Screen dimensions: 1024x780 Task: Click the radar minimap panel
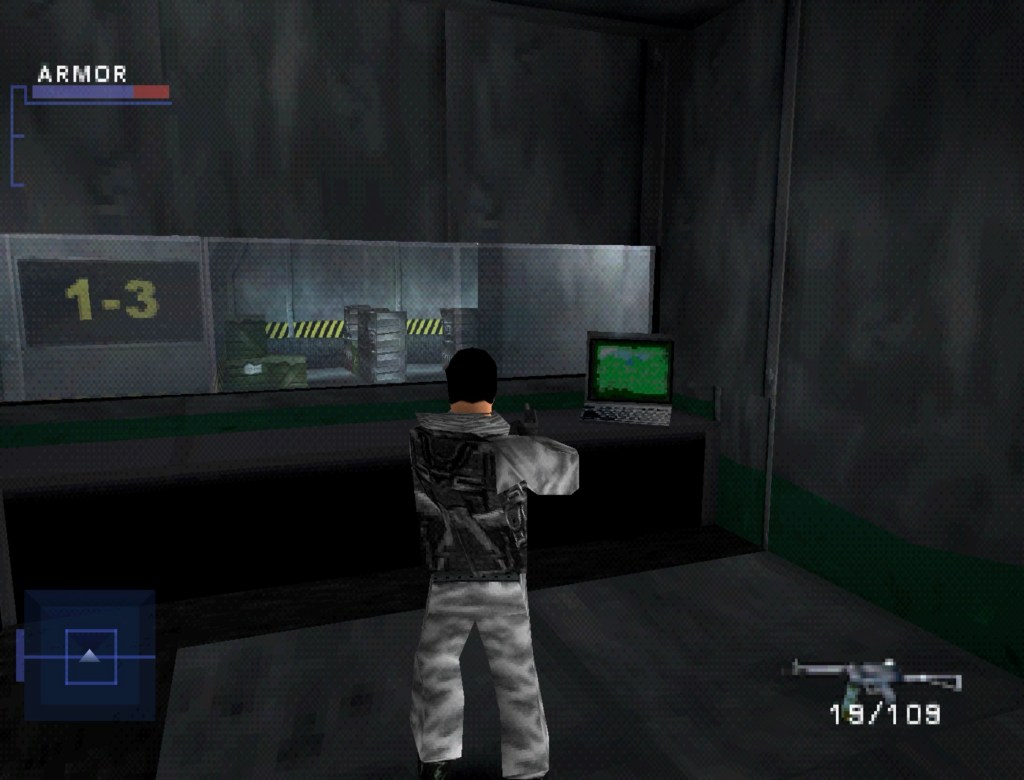point(90,655)
